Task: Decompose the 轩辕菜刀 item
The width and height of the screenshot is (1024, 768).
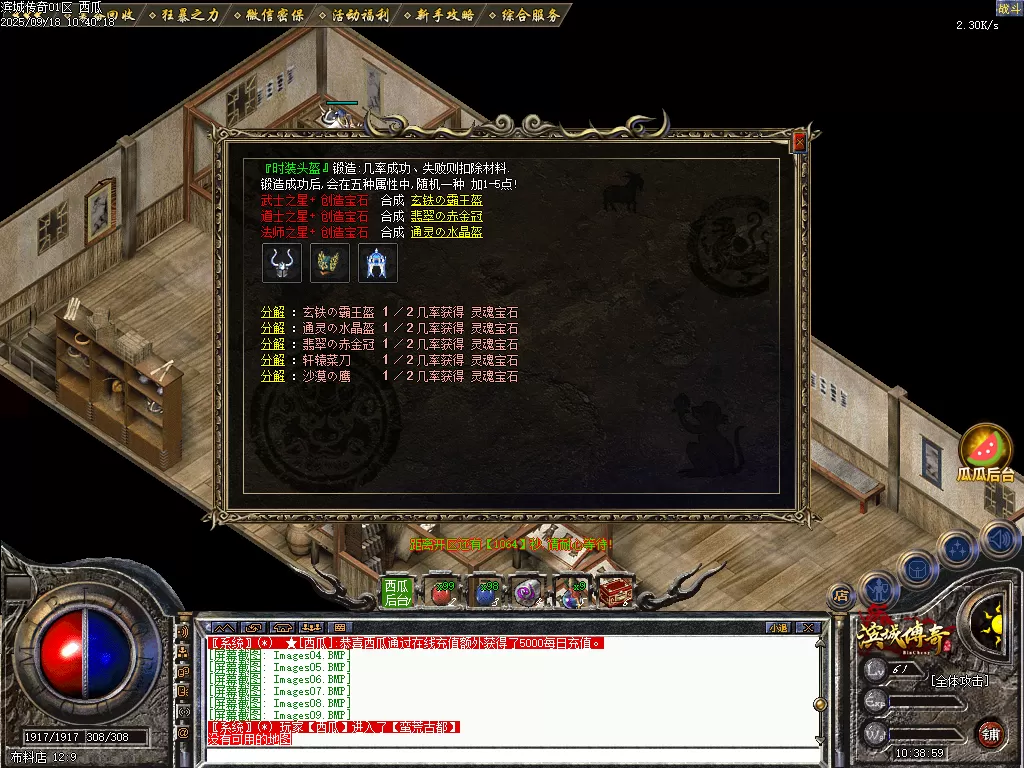Action: [272, 360]
